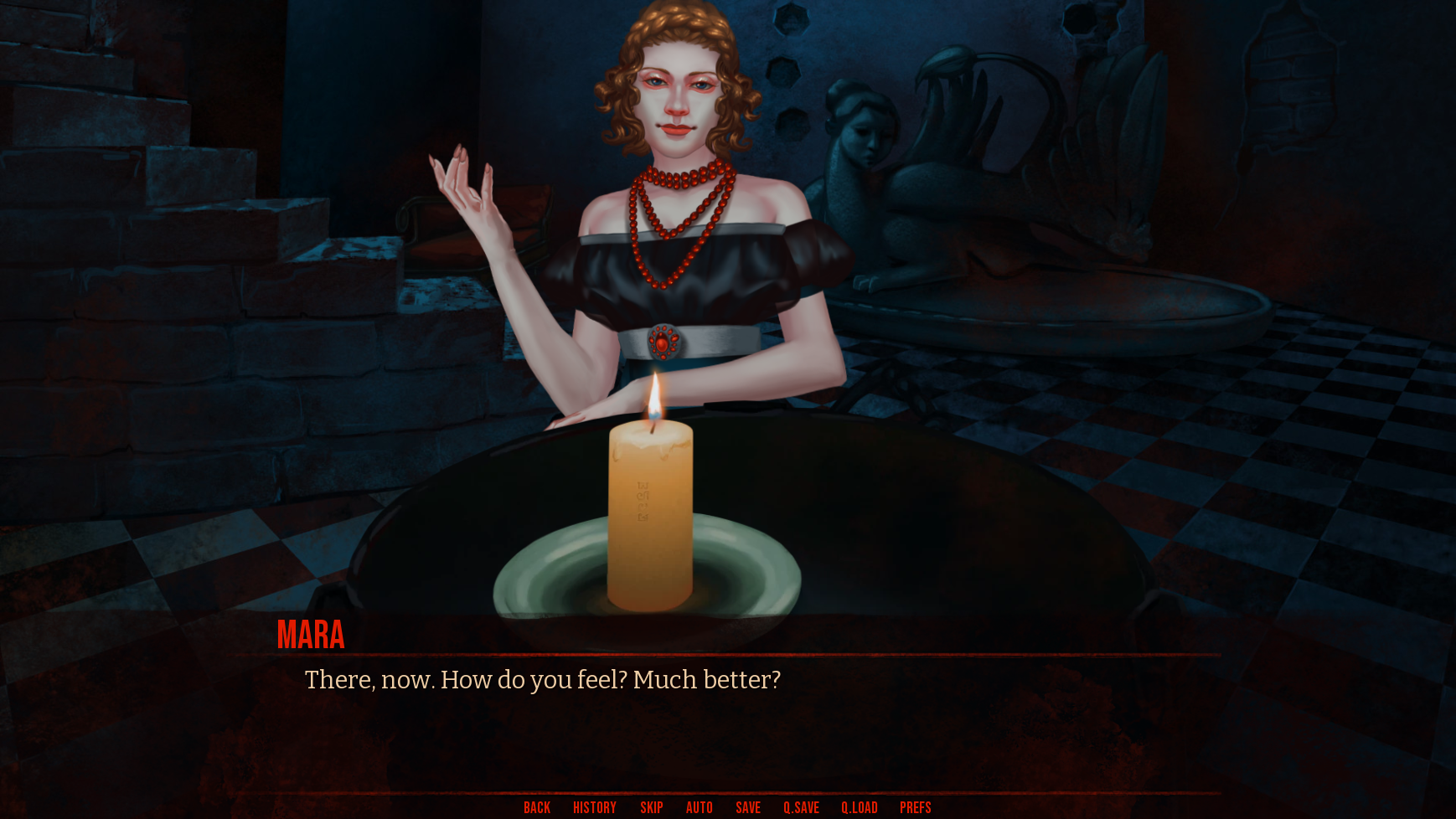Click Mara's name label above the dialogue
This screenshot has width=1456, height=819.
click(x=311, y=636)
